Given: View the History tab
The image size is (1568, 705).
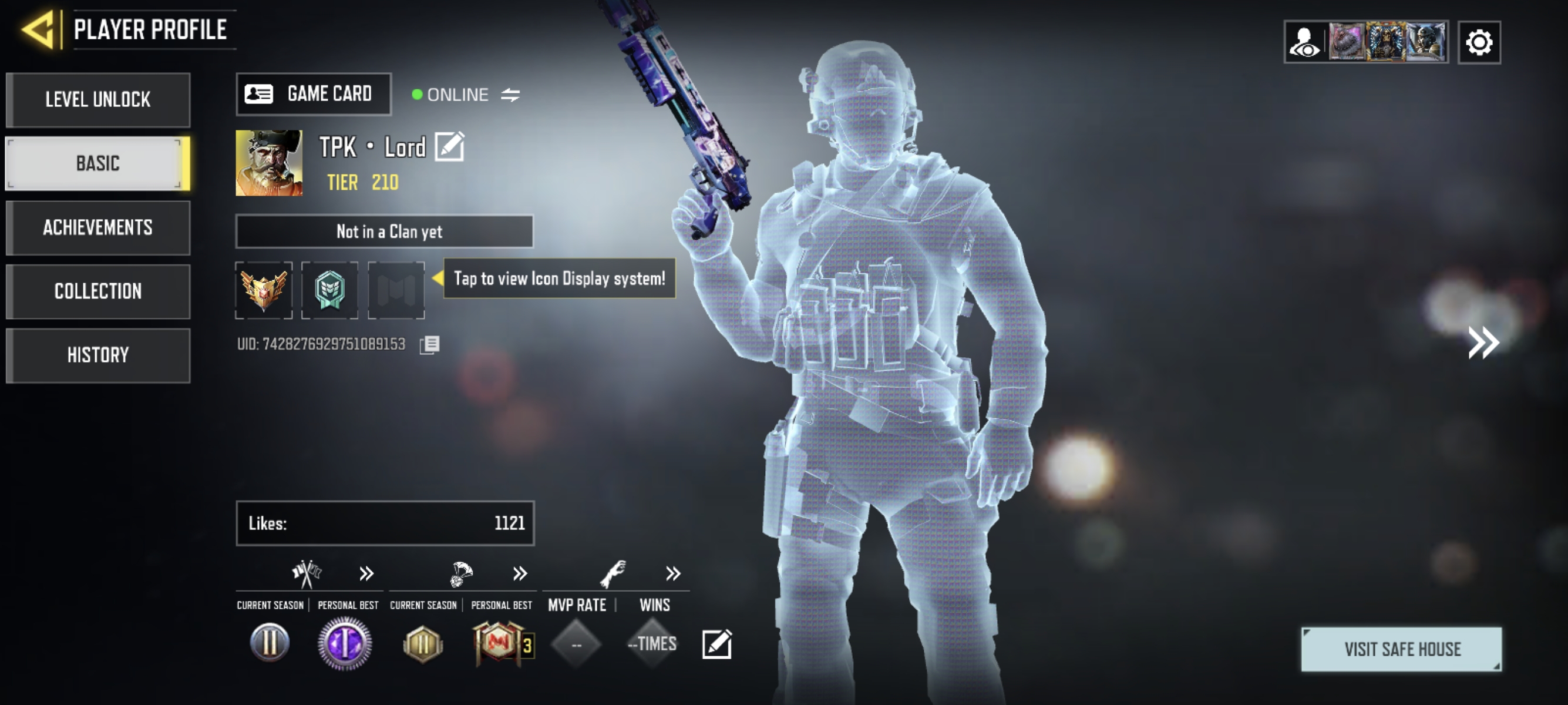Looking at the screenshot, I should [98, 355].
